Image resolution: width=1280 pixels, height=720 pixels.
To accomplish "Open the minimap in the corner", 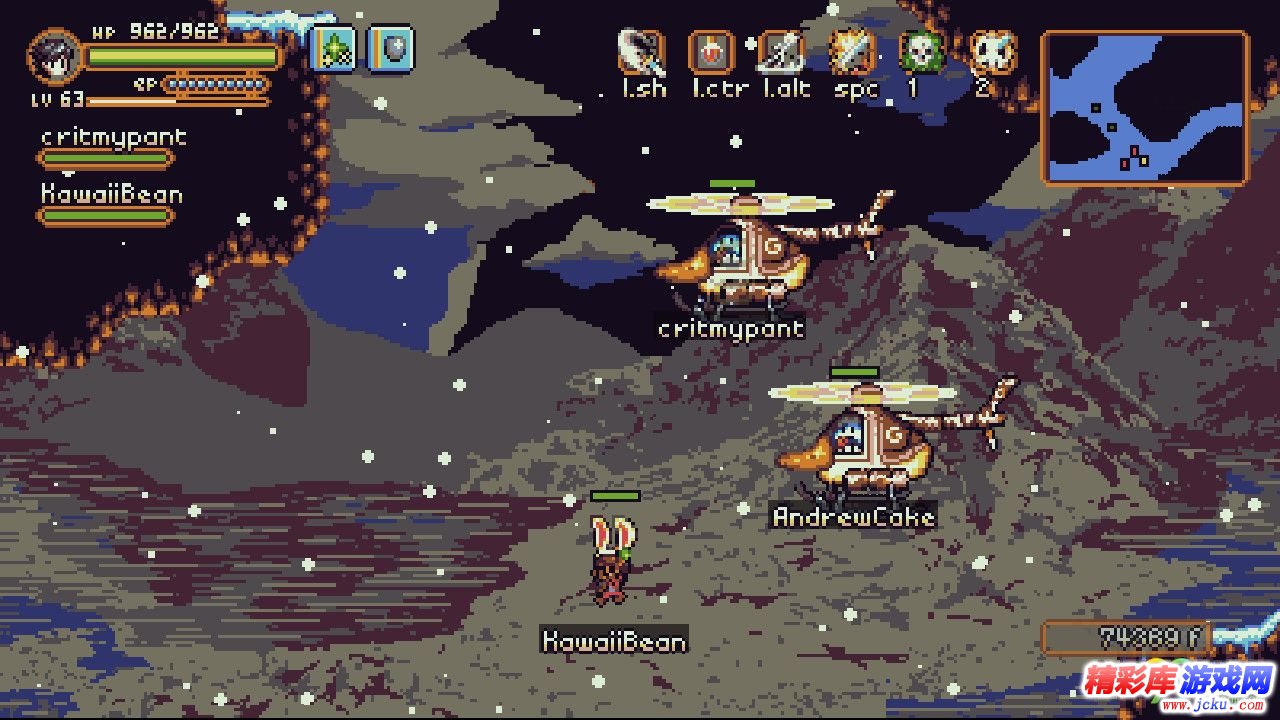I will tap(1145, 108).
